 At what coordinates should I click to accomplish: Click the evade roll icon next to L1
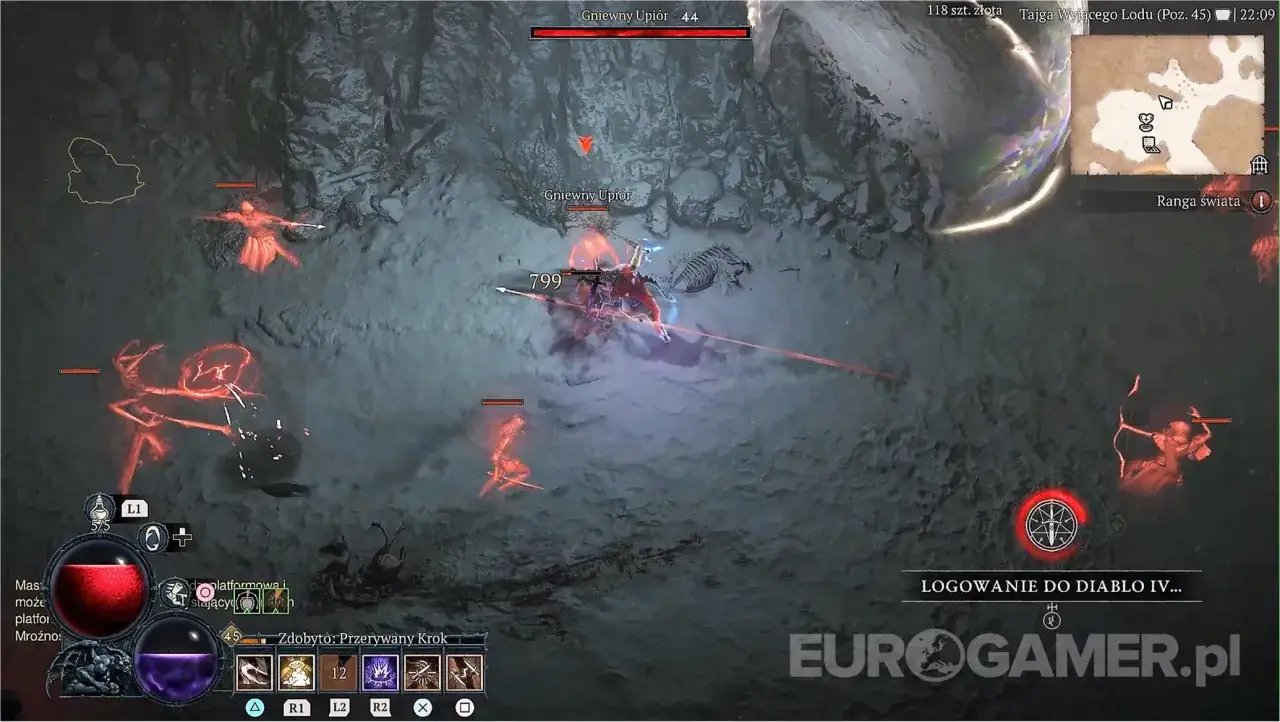tap(153, 535)
